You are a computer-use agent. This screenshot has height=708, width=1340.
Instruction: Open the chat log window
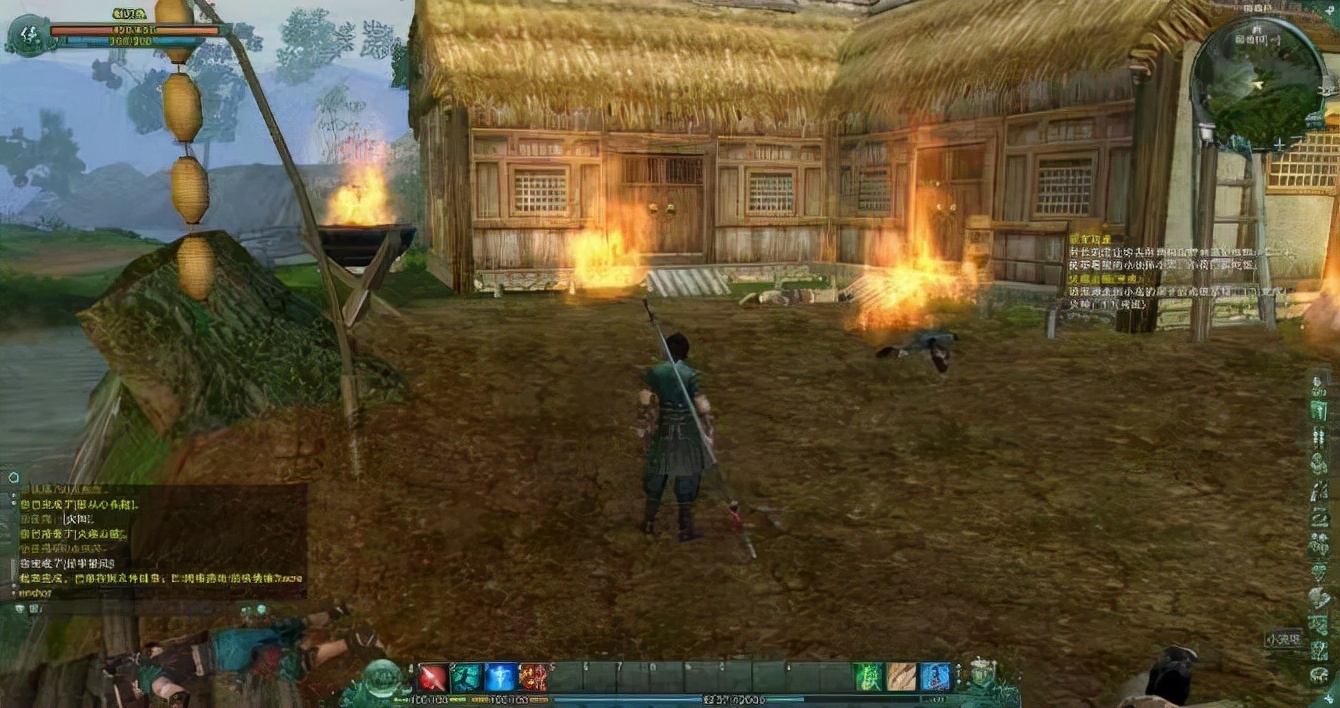(x=160, y=540)
